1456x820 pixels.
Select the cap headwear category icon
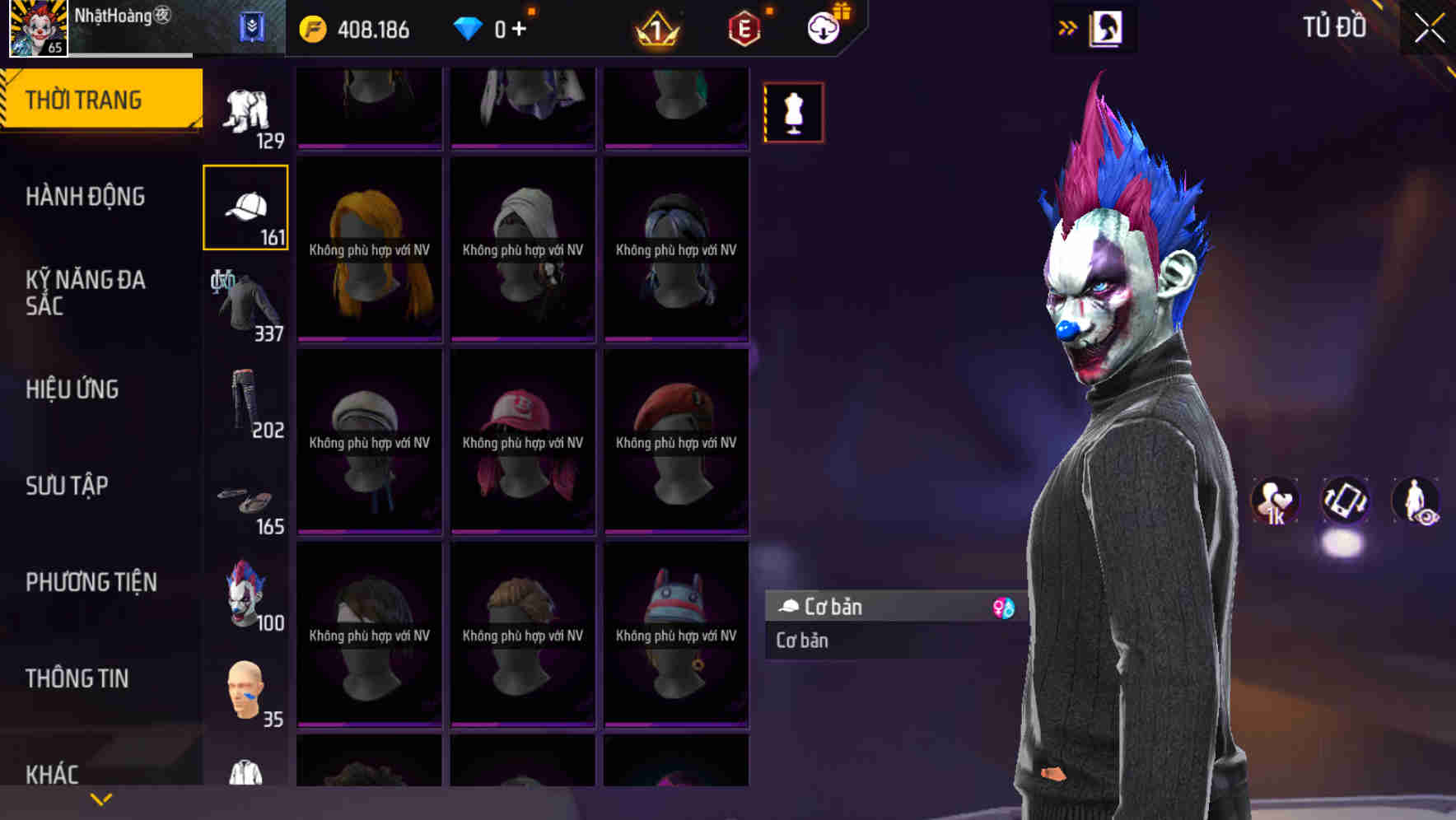(245, 206)
